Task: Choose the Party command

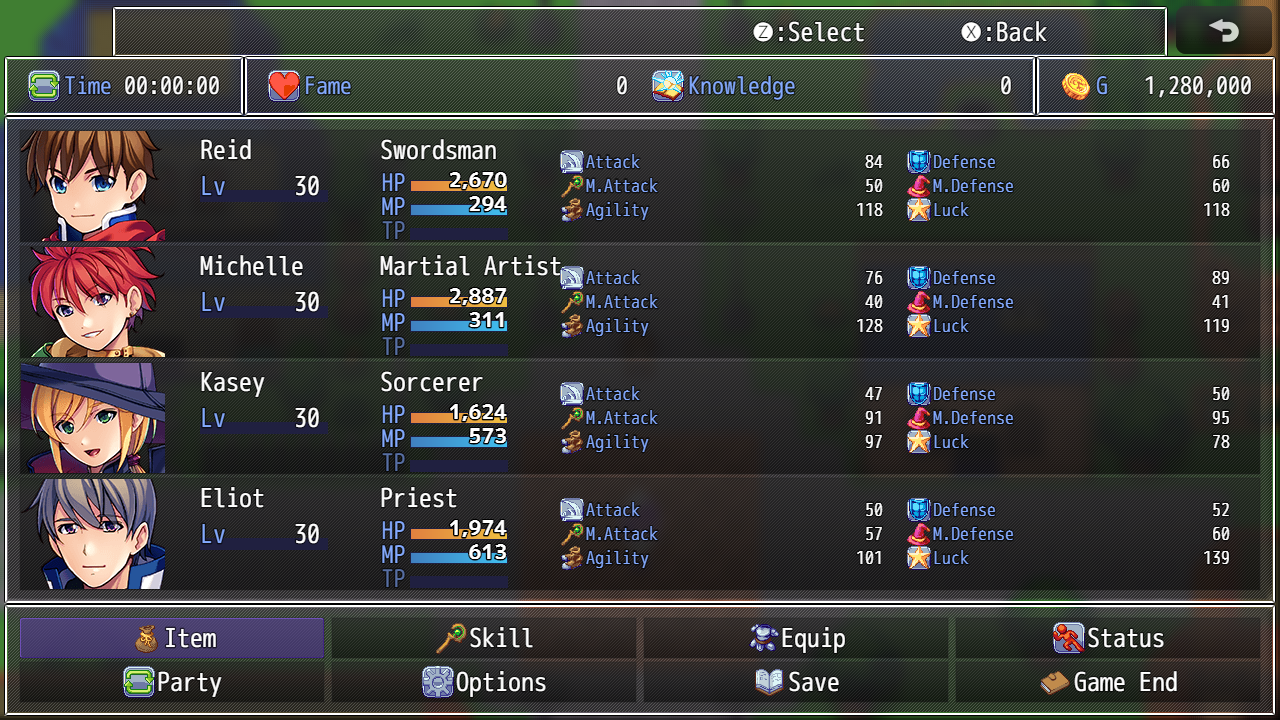Action: coord(172,682)
